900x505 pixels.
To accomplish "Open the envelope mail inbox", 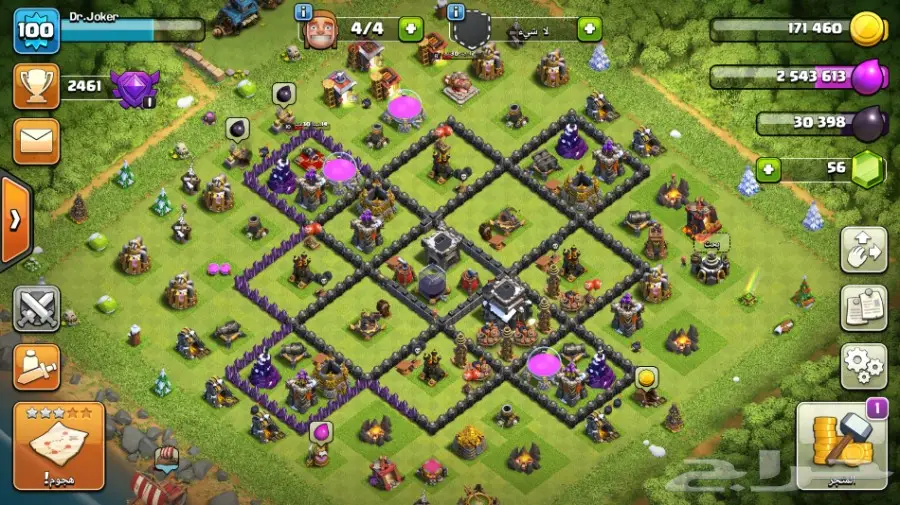I will click(36, 141).
